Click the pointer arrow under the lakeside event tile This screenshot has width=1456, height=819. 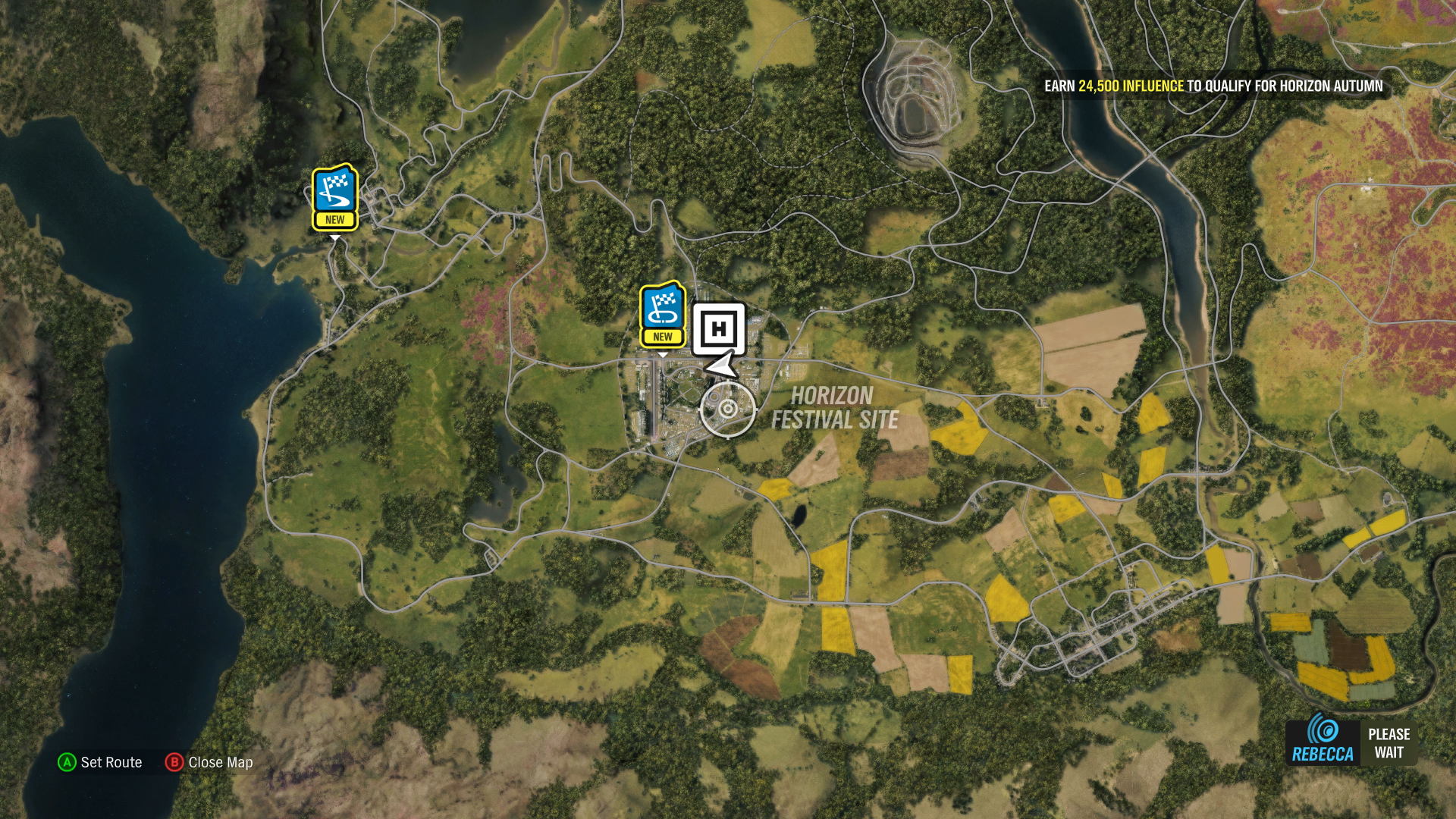pyautogui.click(x=334, y=236)
